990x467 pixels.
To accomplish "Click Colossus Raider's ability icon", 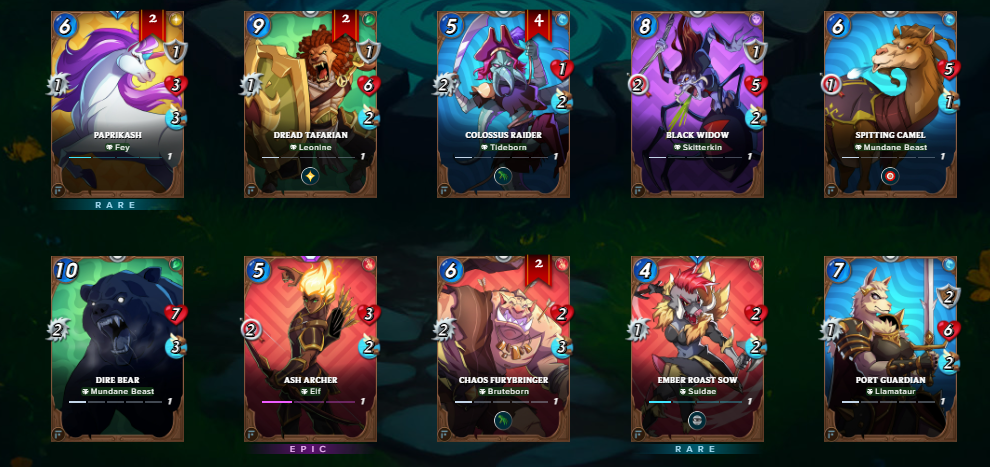I will 504,176.
